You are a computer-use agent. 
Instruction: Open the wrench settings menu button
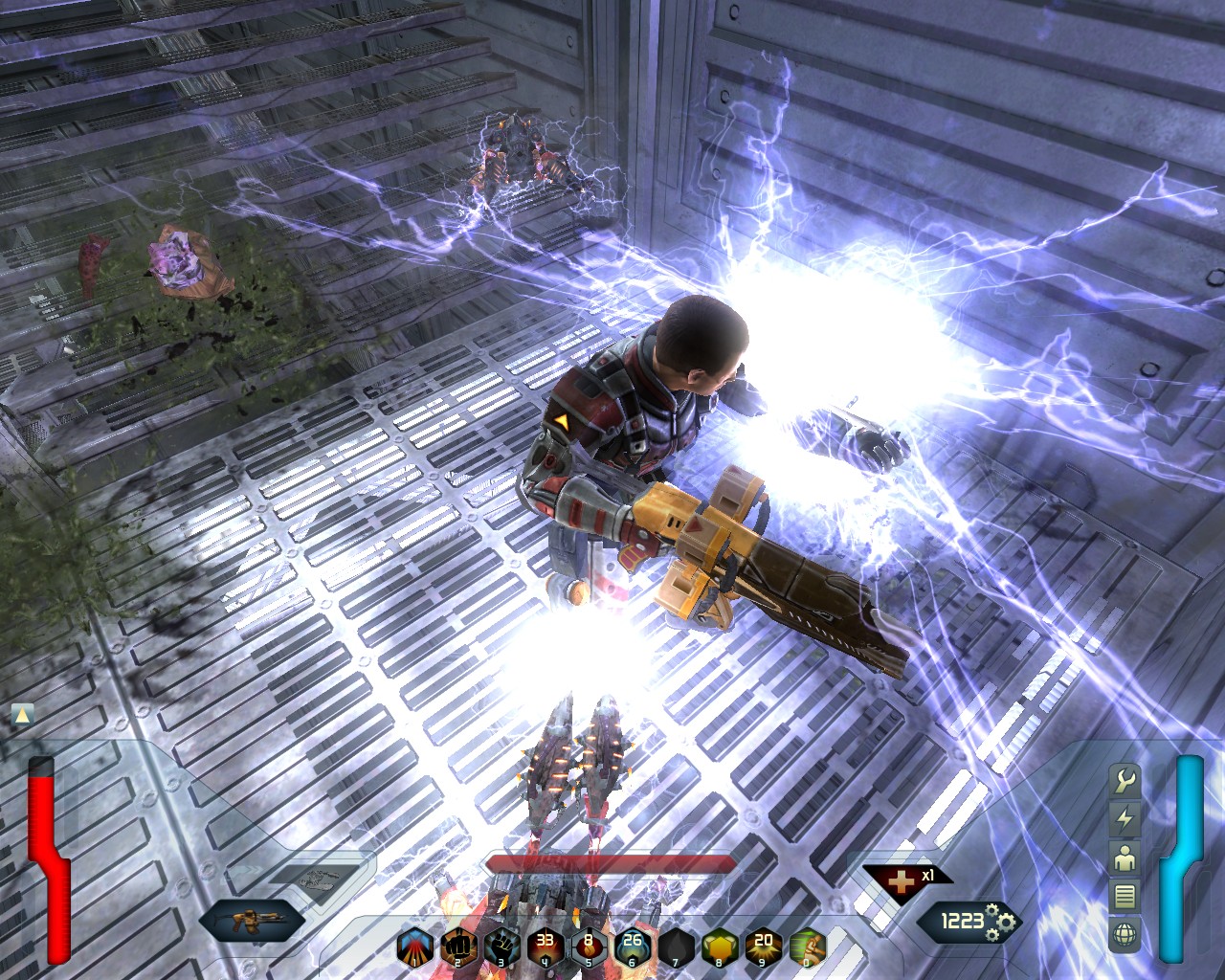(x=1125, y=780)
